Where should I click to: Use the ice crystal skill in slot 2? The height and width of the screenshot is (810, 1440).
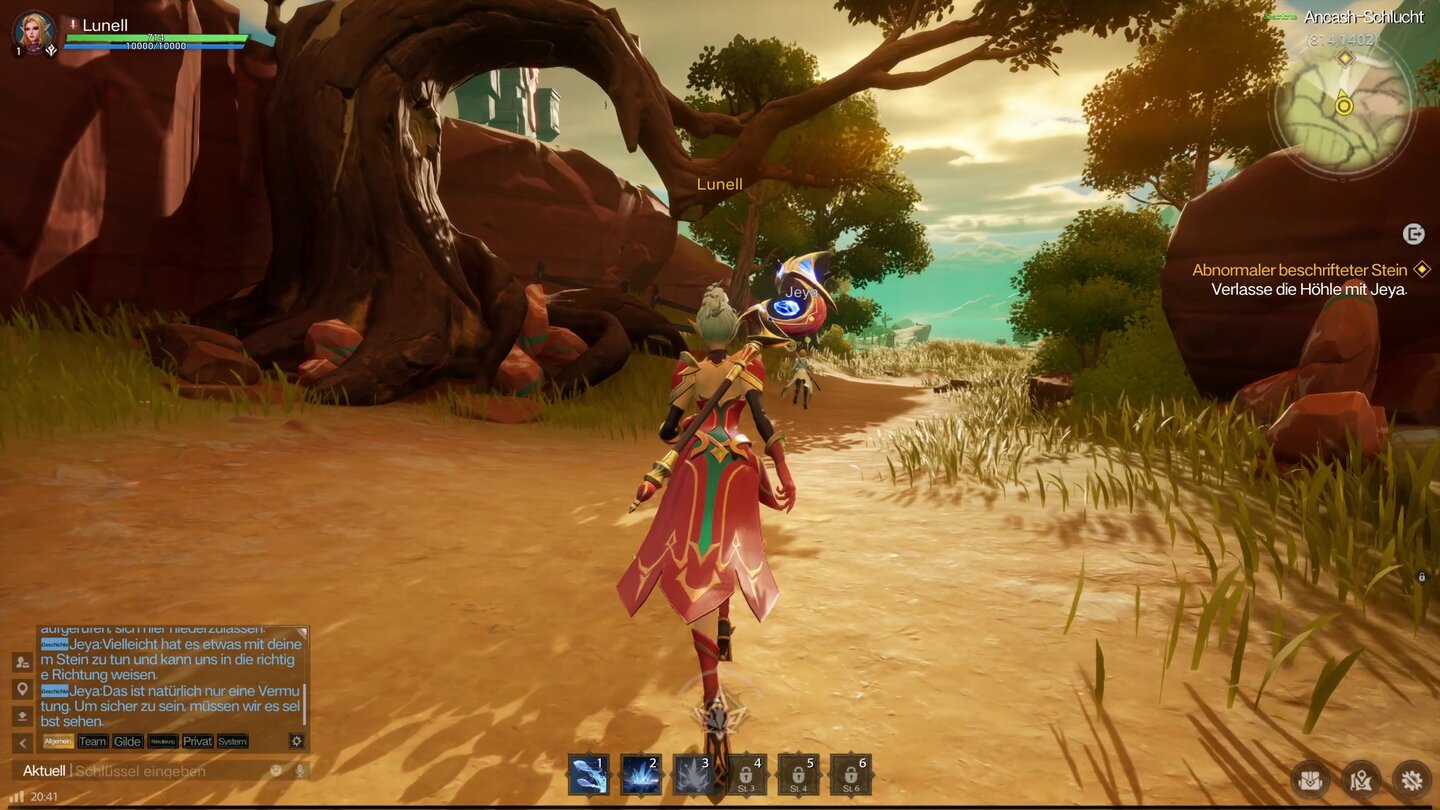641,775
